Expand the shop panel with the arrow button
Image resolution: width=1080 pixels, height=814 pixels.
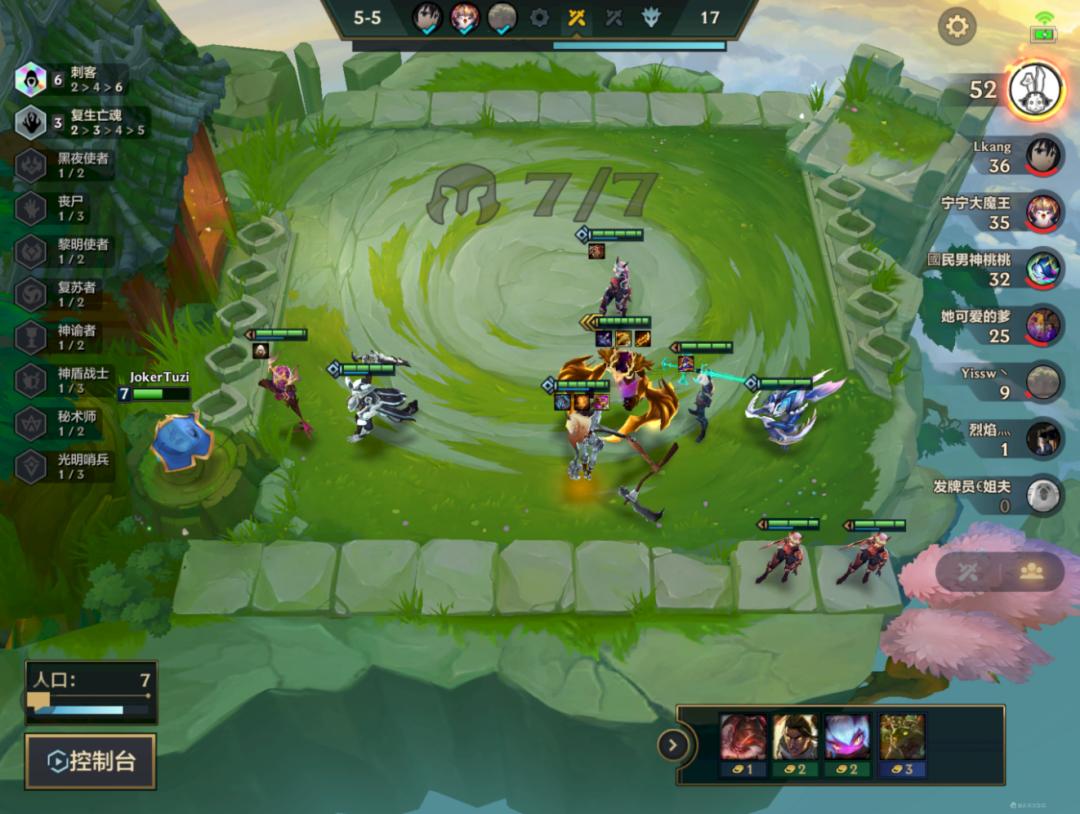tap(673, 744)
